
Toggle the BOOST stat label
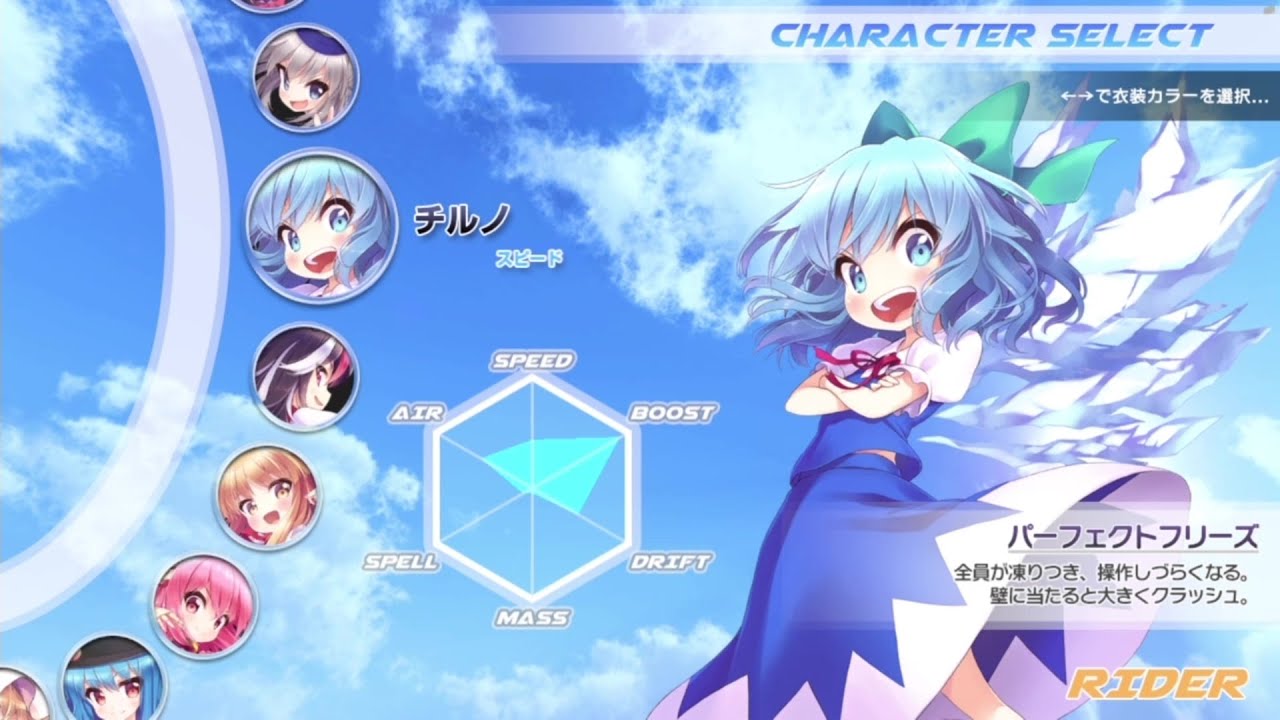click(x=671, y=410)
